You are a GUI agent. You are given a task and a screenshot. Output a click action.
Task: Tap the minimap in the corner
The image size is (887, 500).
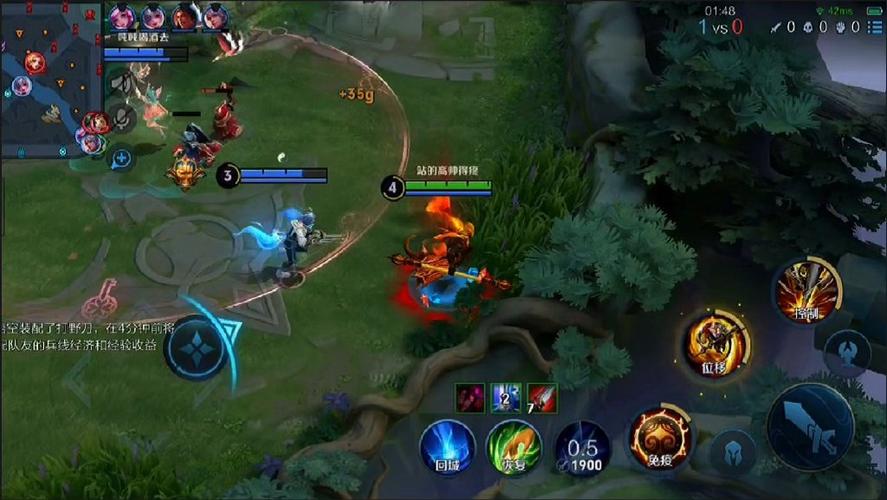[x=50, y=80]
